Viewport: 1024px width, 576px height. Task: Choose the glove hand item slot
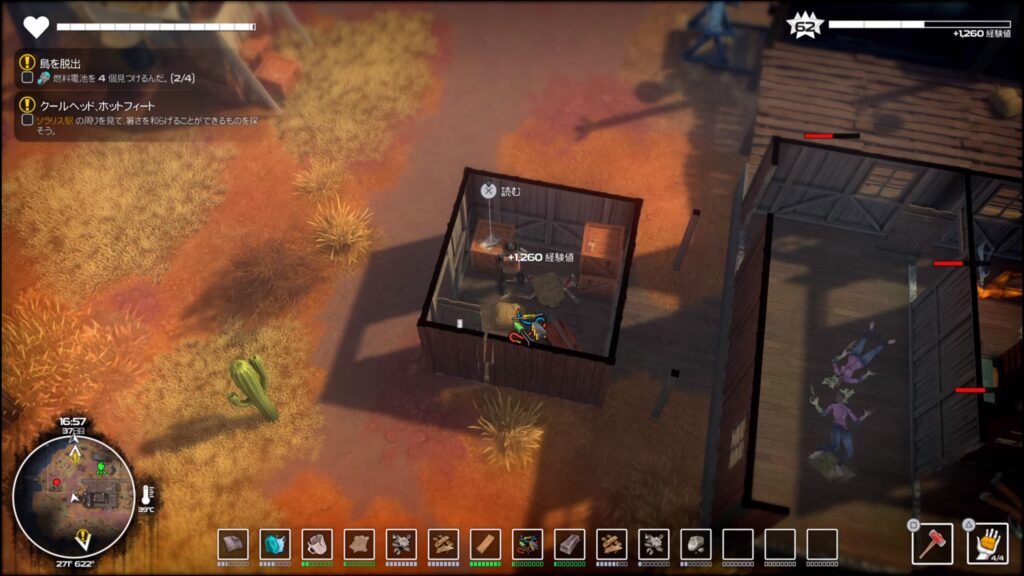click(x=987, y=543)
